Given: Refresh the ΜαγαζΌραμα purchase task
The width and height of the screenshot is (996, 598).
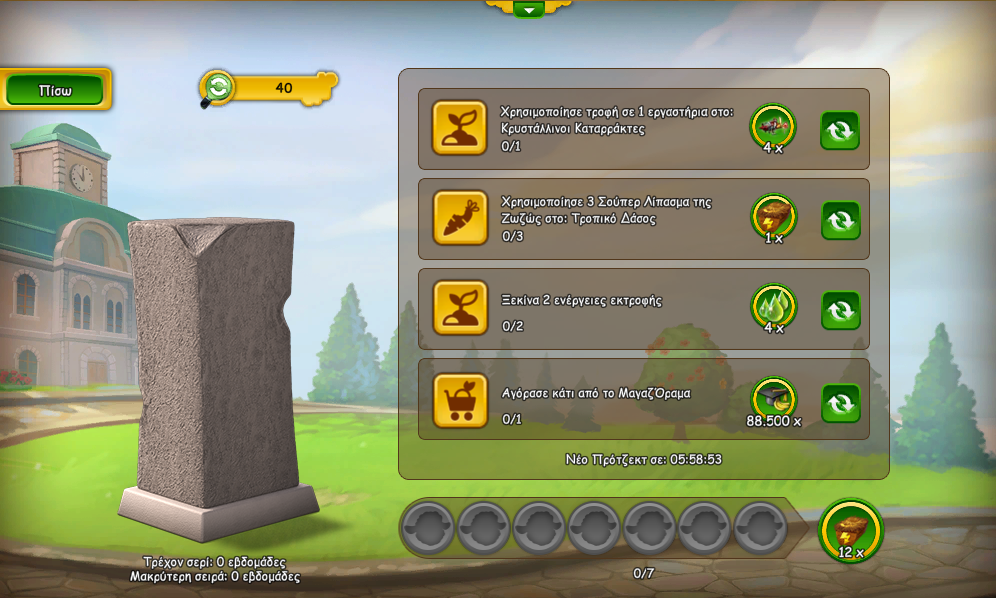Looking at the screenshot, I should tap(840, 403).
